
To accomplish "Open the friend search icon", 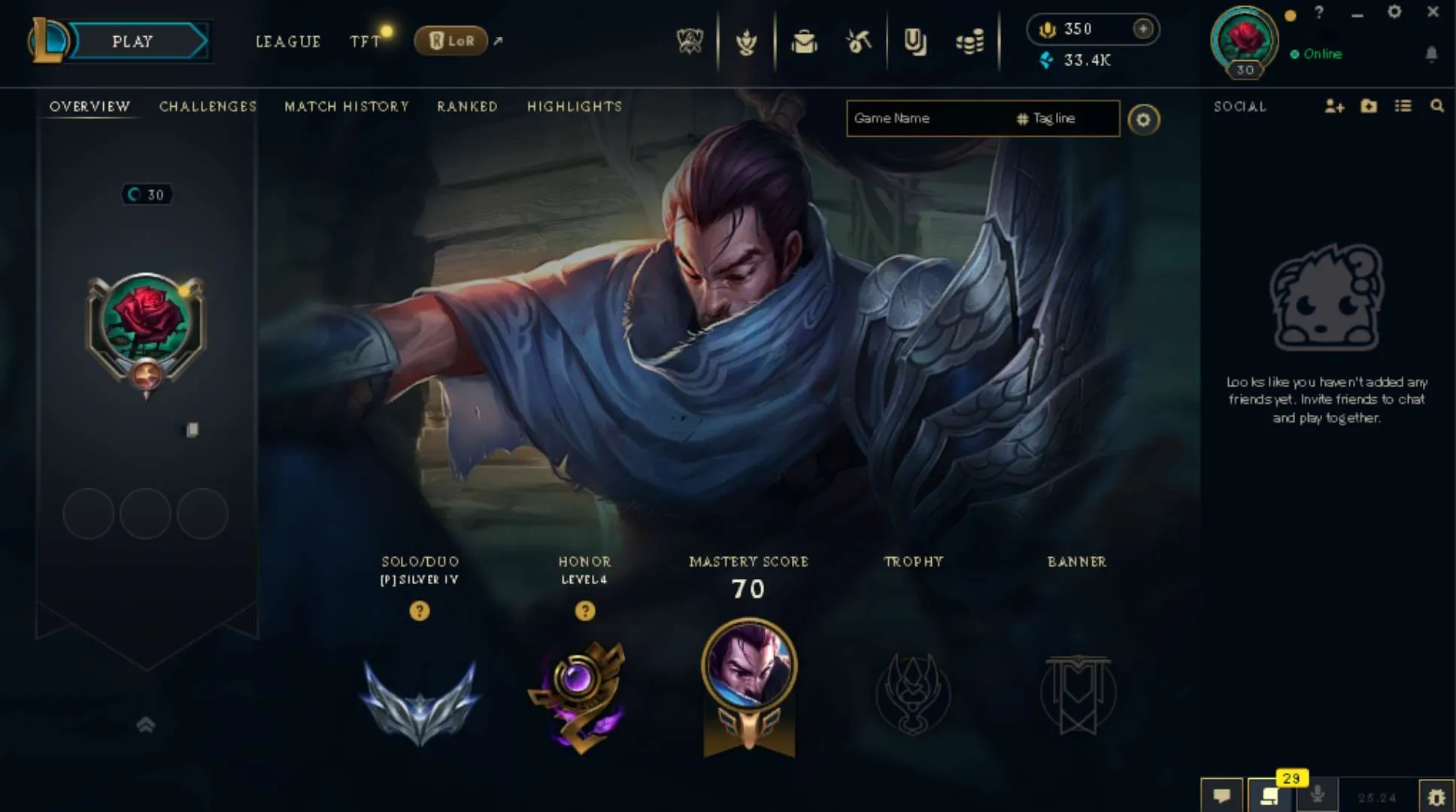I will 1438,107.
